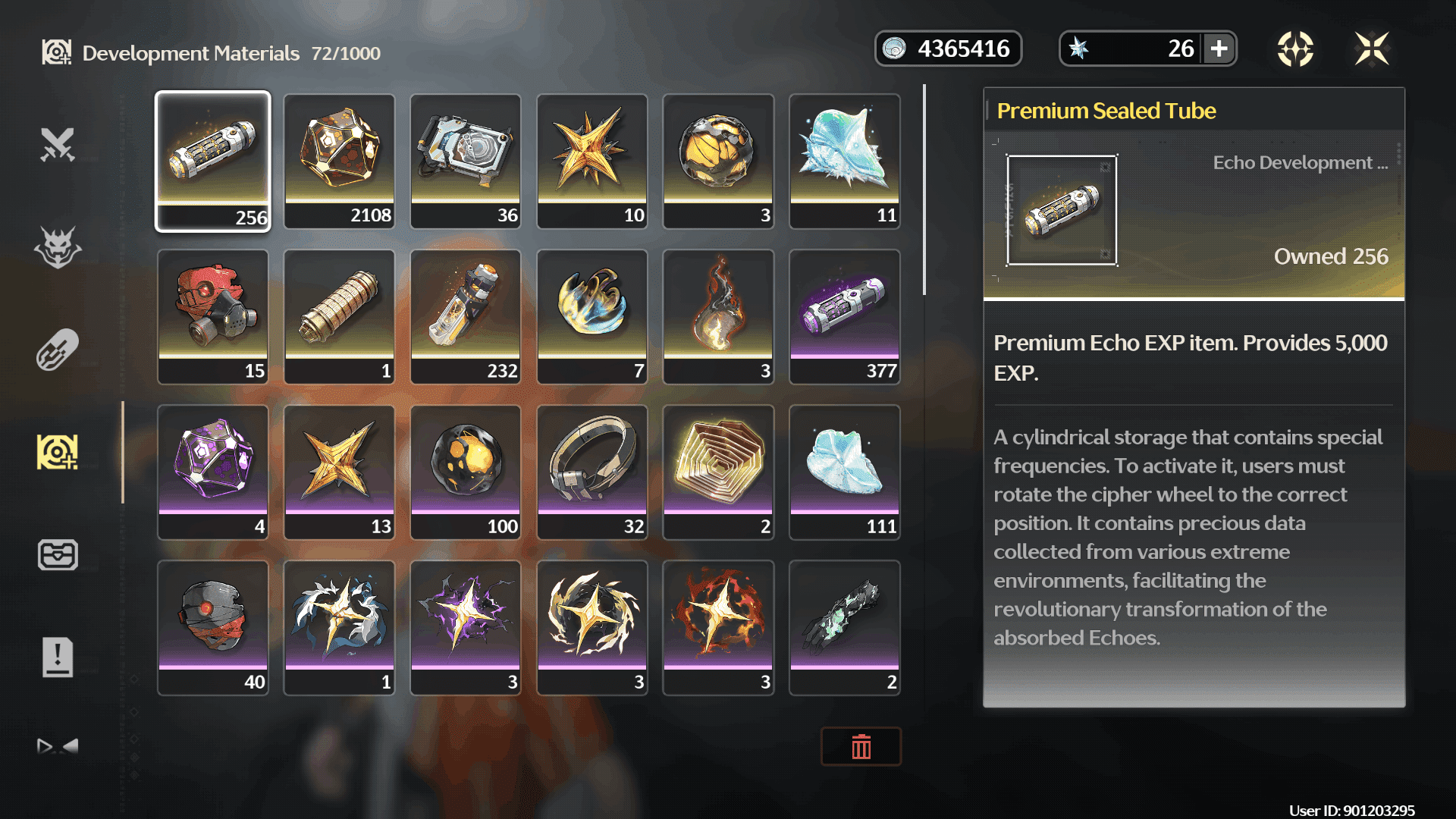Close the inventory with the X button
Image resolution: width=1456 pixels, height=819 pixels.
(x=1372, y=49)
